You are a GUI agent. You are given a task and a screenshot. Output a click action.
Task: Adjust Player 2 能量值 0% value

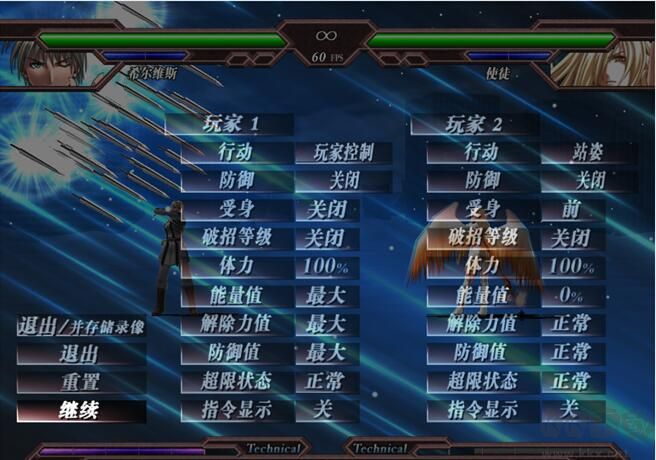(572, 296)
